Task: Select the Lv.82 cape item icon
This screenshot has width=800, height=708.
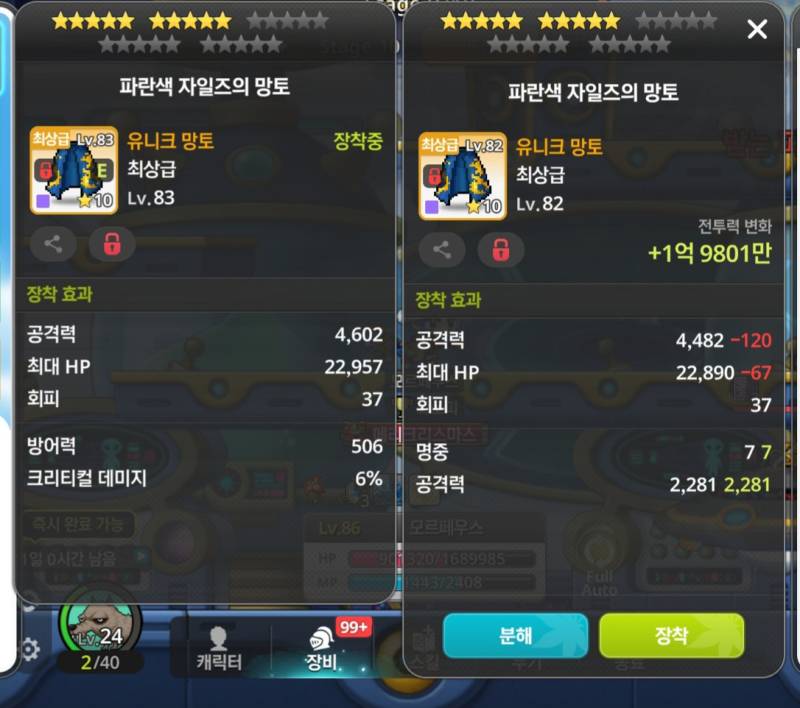Action: [462, 176]
